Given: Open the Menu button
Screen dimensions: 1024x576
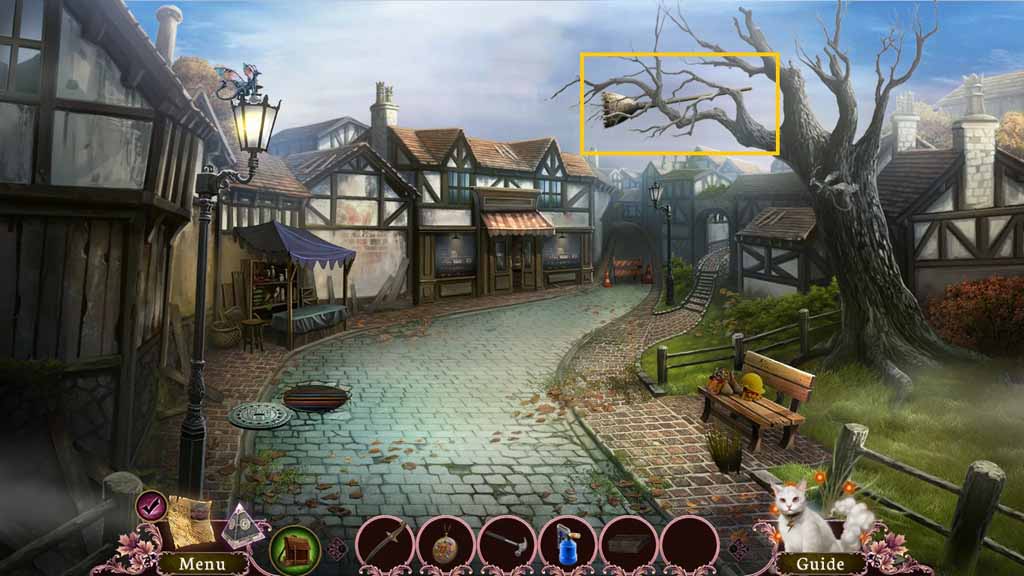Looking at the screenshot, I should [202, 563].
